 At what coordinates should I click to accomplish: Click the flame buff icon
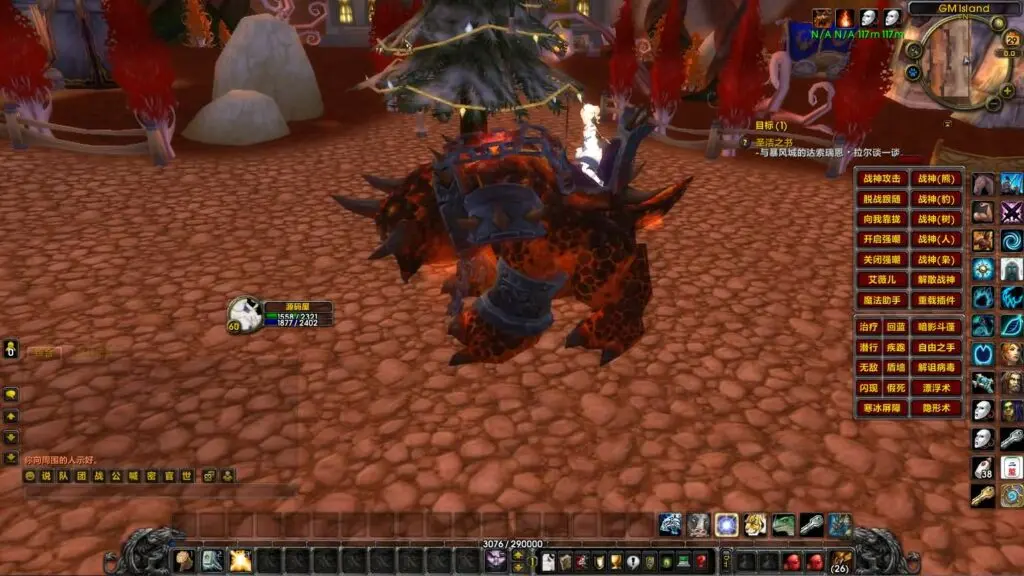point(846,18)
